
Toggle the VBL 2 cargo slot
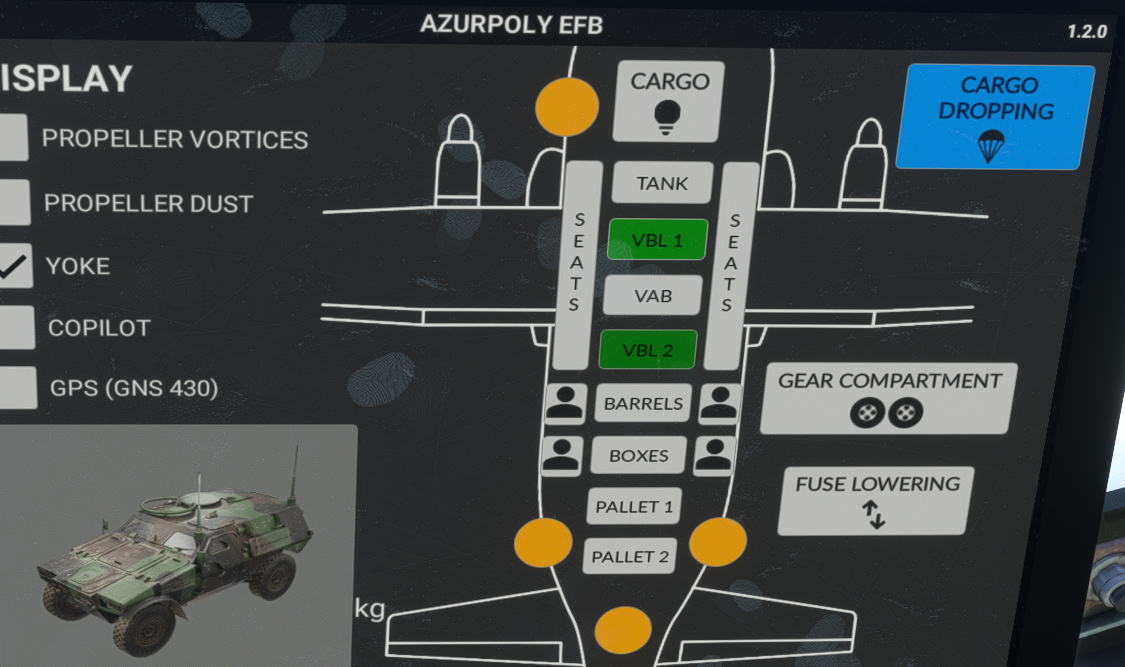click(648, 350)
